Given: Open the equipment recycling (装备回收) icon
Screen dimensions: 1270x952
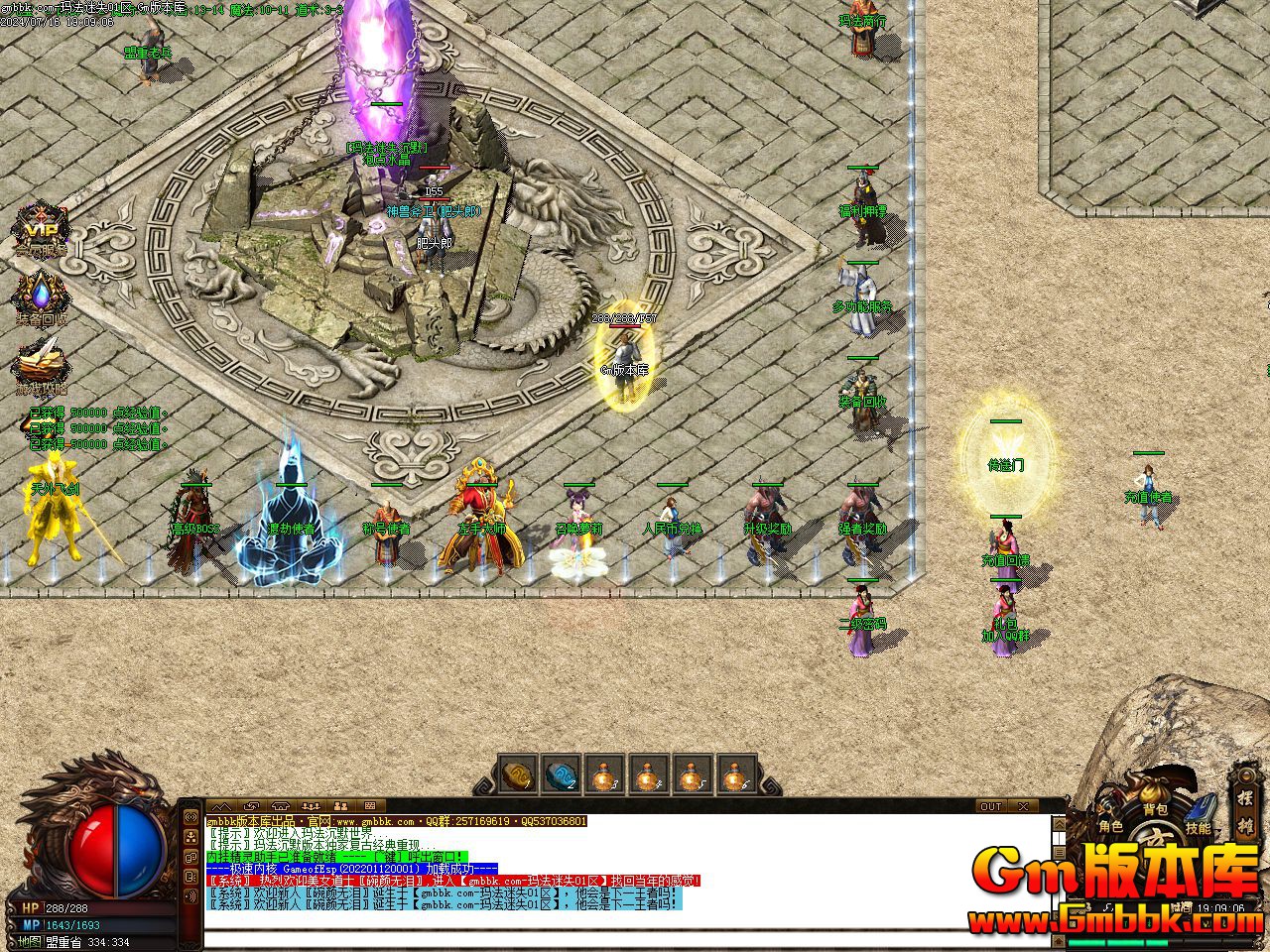Looking at the screenshot, I should coord(41,297).
